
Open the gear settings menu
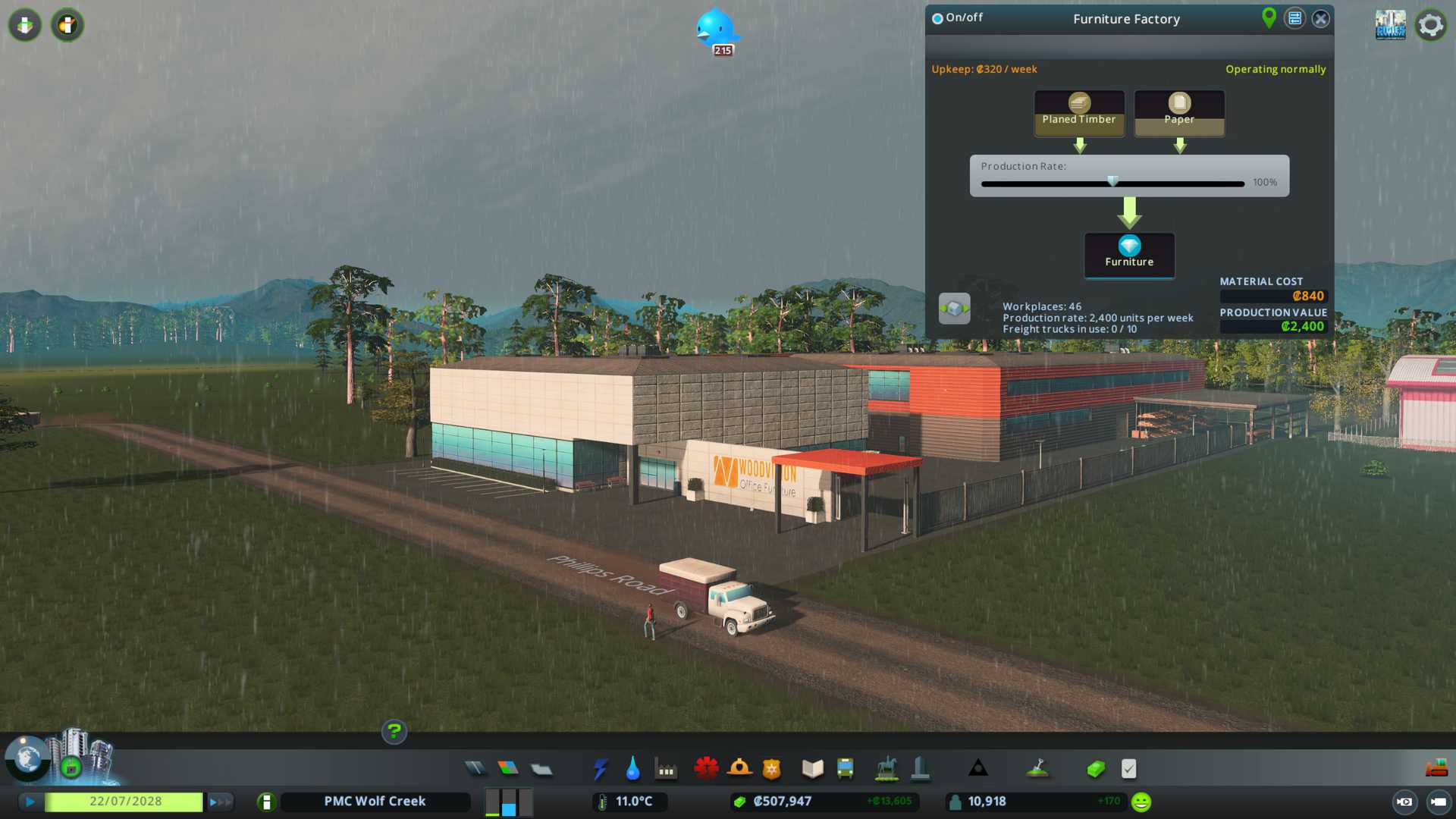click(1430, 25)
